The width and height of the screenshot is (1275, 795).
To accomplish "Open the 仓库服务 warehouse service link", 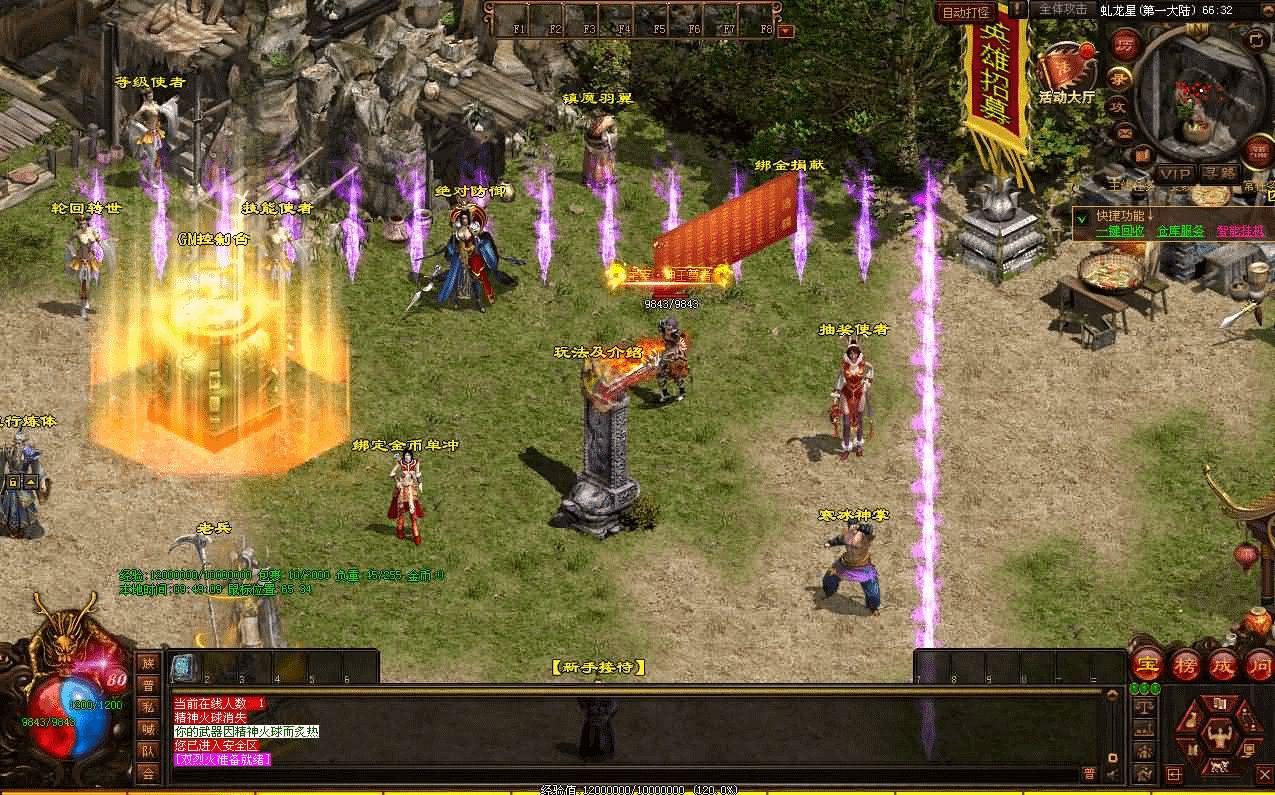I will pos(1180,230).
